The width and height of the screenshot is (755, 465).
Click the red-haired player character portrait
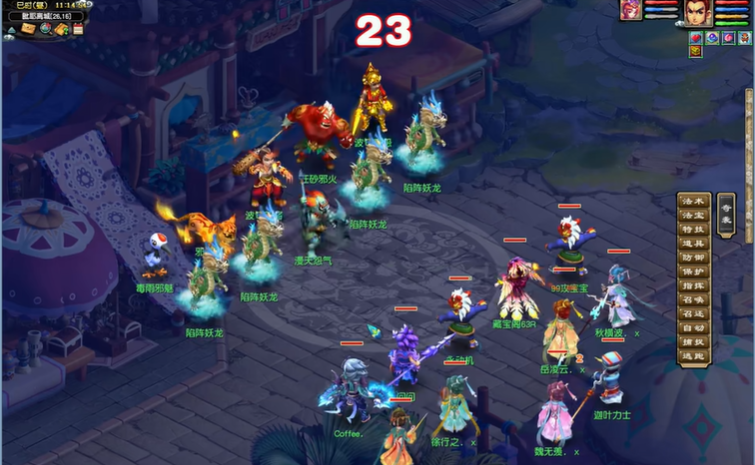point(697,13)
